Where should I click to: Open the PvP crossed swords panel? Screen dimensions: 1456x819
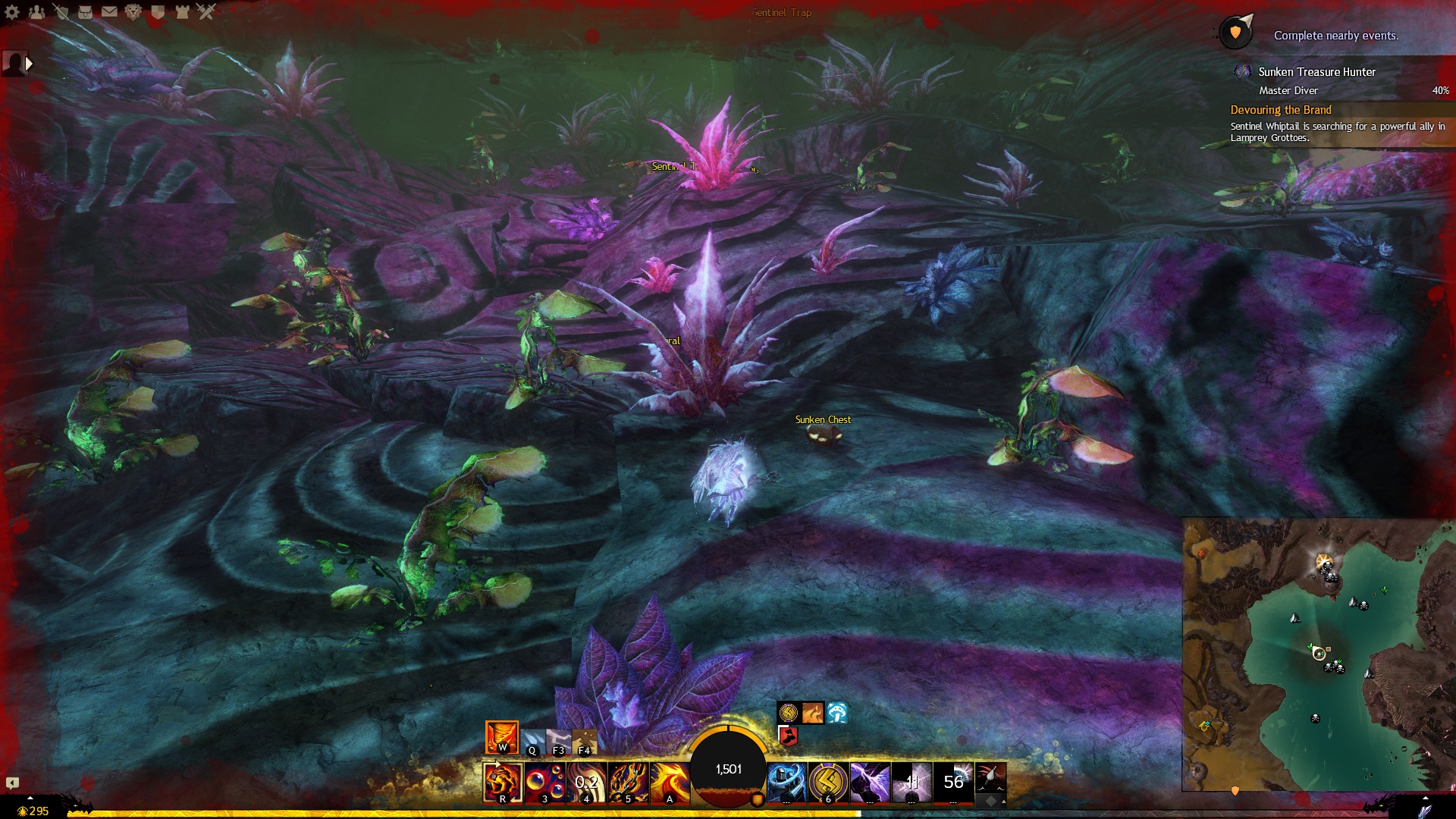click(206, 11)
